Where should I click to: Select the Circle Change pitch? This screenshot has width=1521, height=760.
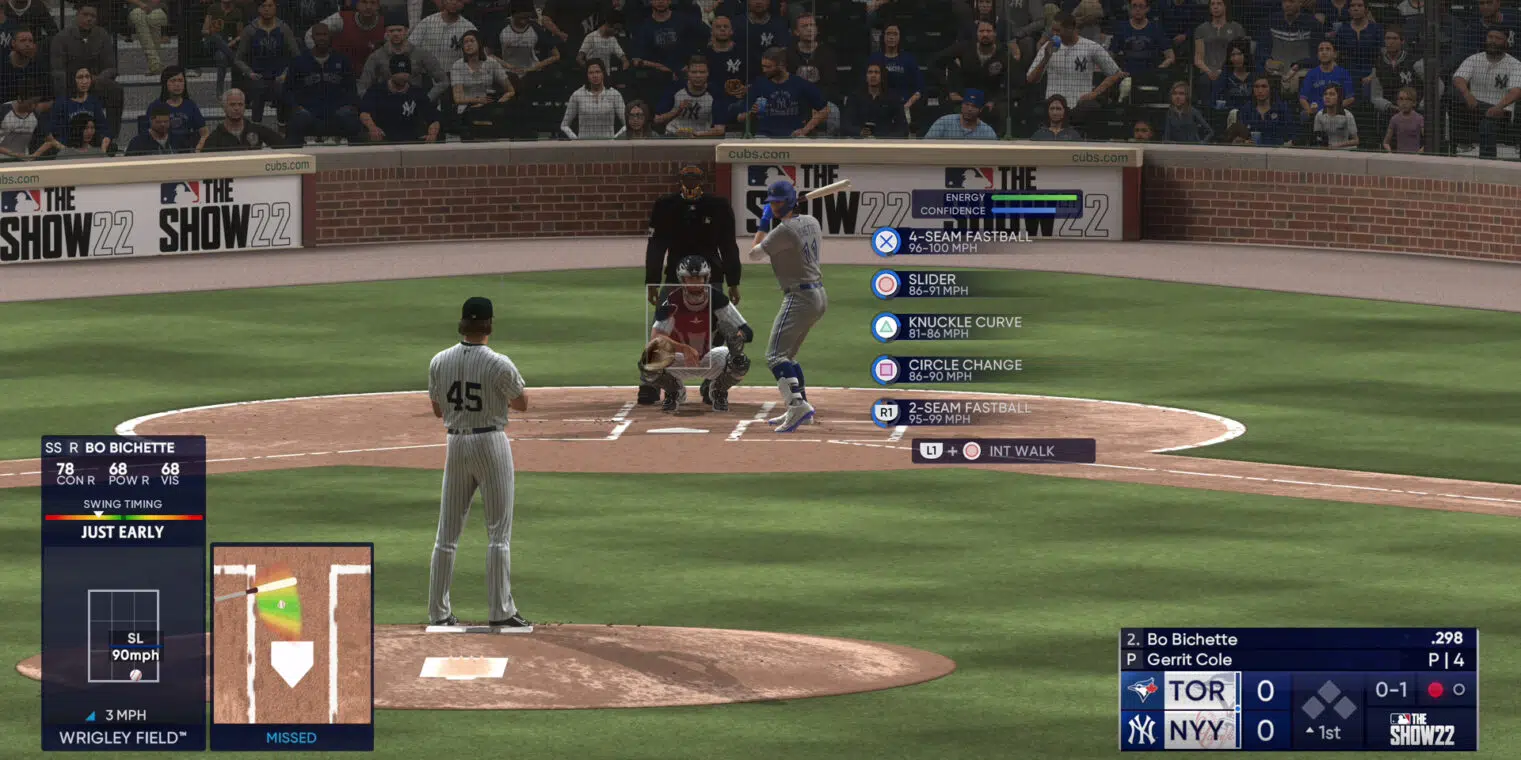[x=948, y=370]
